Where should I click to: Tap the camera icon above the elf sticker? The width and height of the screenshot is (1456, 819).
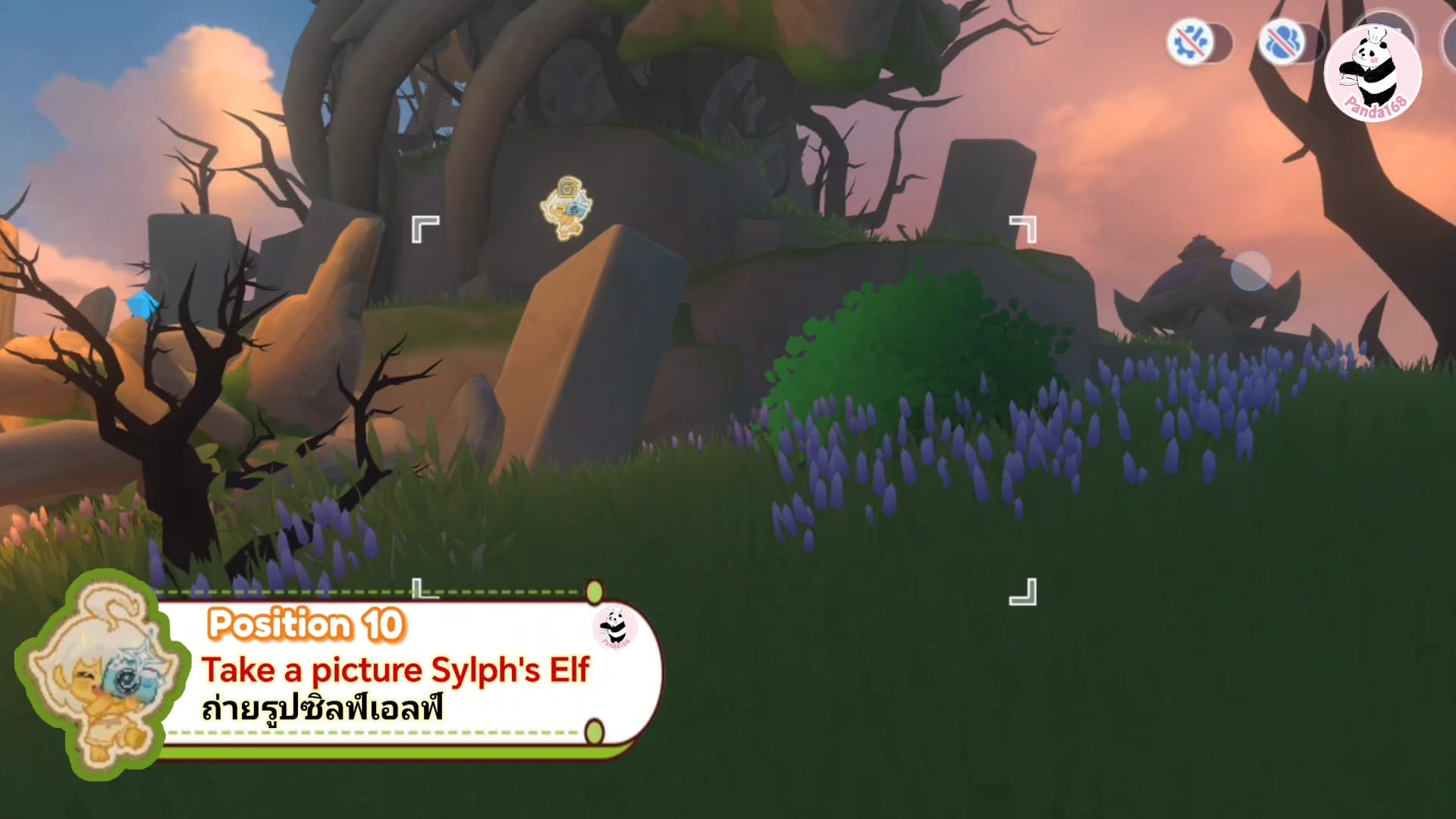click(x=567, y=188)
